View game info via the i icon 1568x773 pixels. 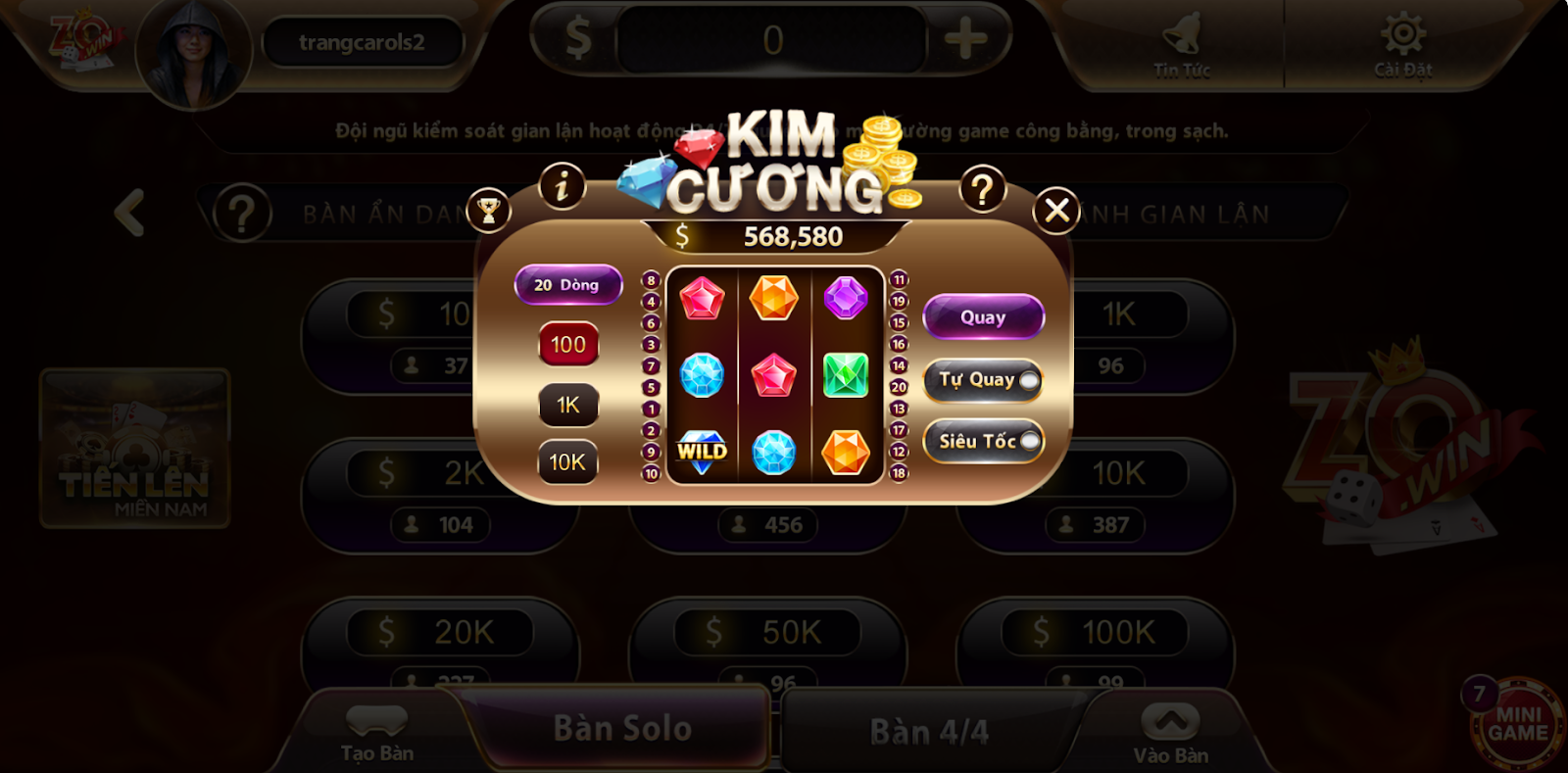coord(561,186)
